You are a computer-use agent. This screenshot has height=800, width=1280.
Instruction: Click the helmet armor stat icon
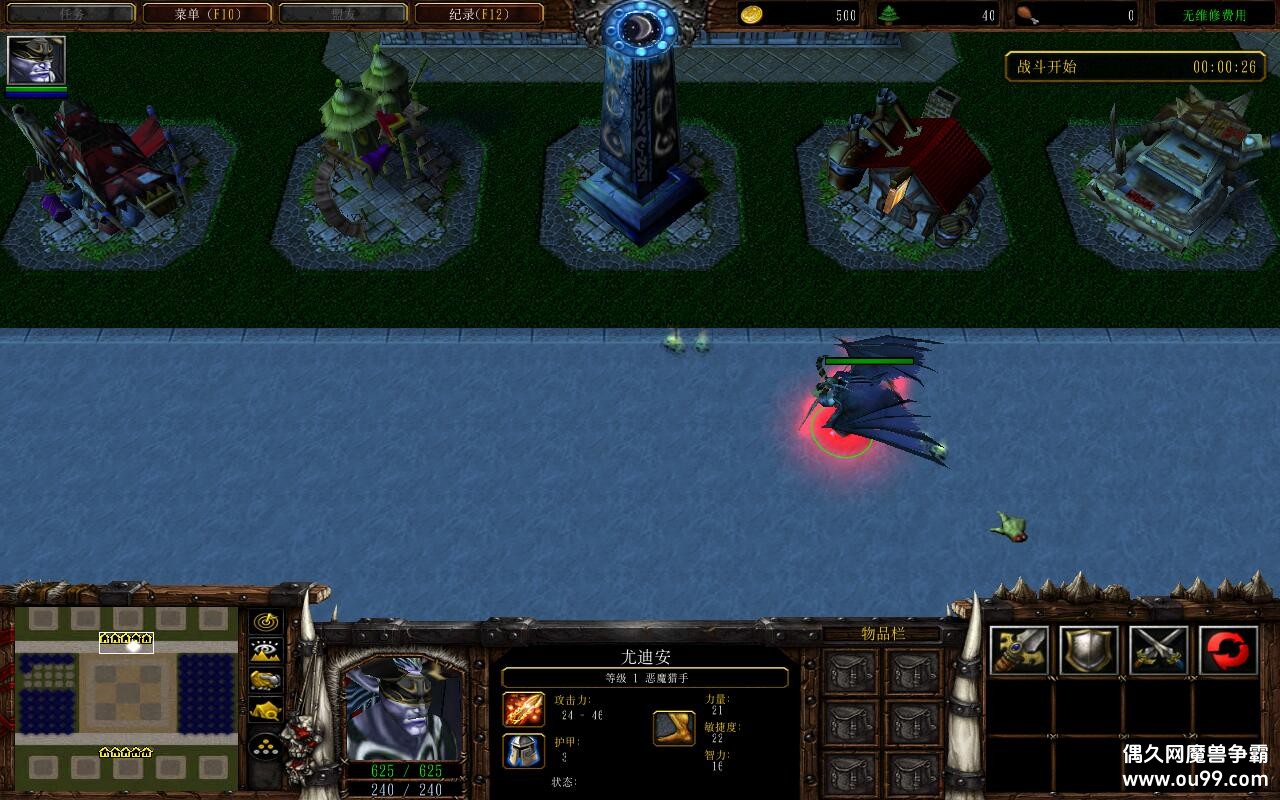524,750
